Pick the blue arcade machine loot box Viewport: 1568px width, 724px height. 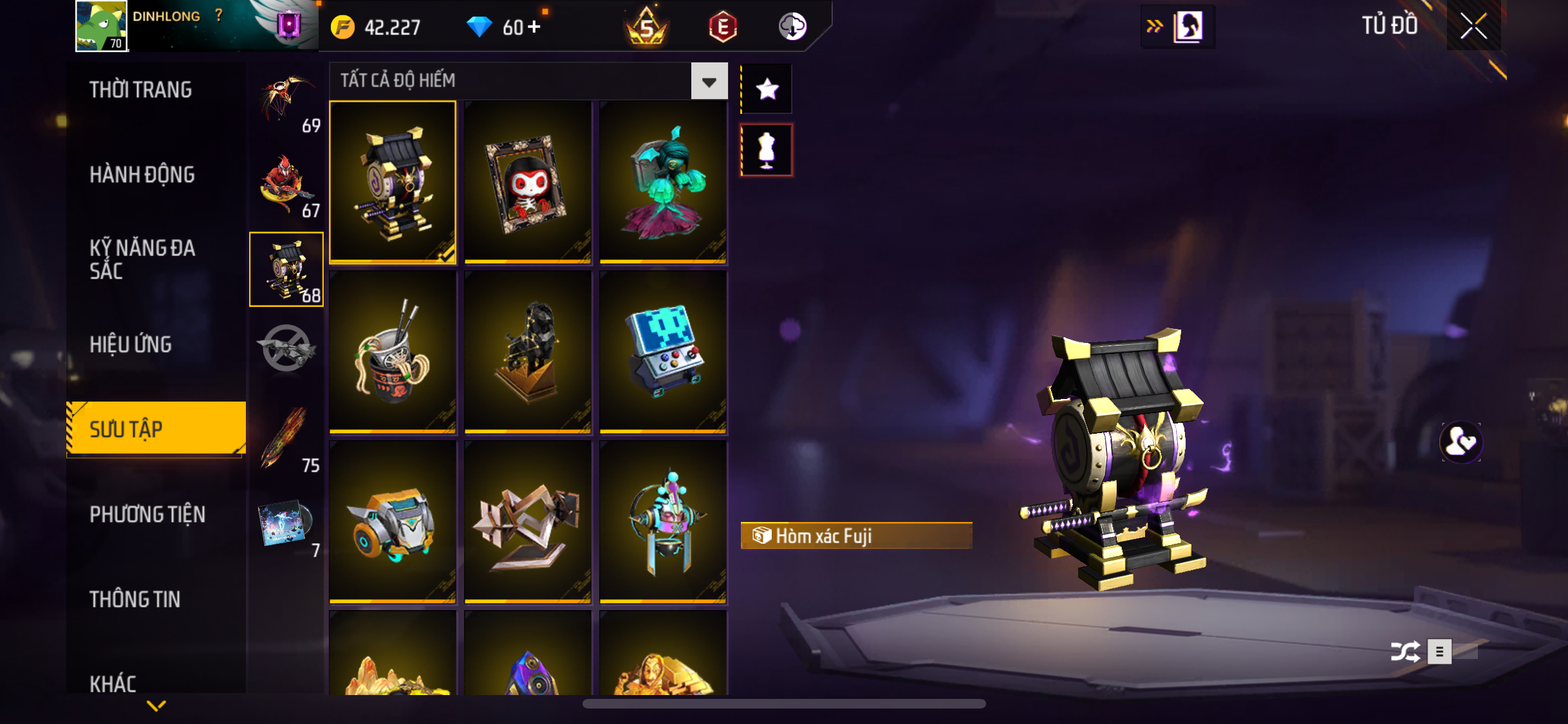point(663,352)
